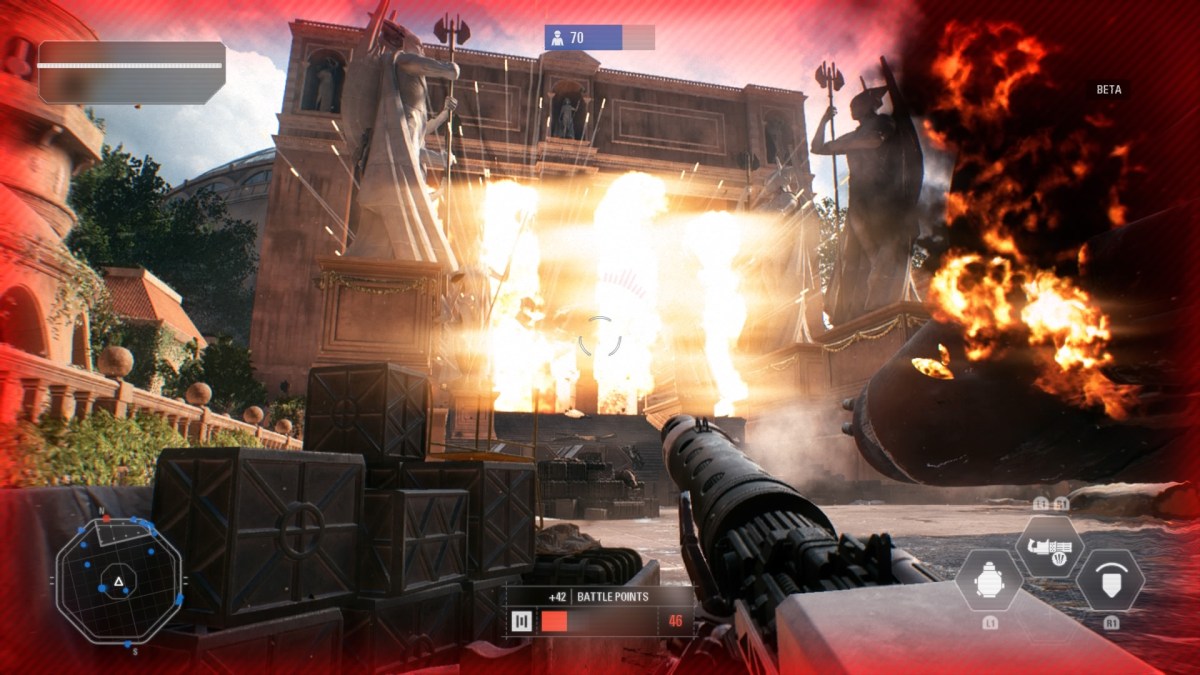Open the octagonal radar minimap
The image size is (1200, 675).
coord(119,582)
